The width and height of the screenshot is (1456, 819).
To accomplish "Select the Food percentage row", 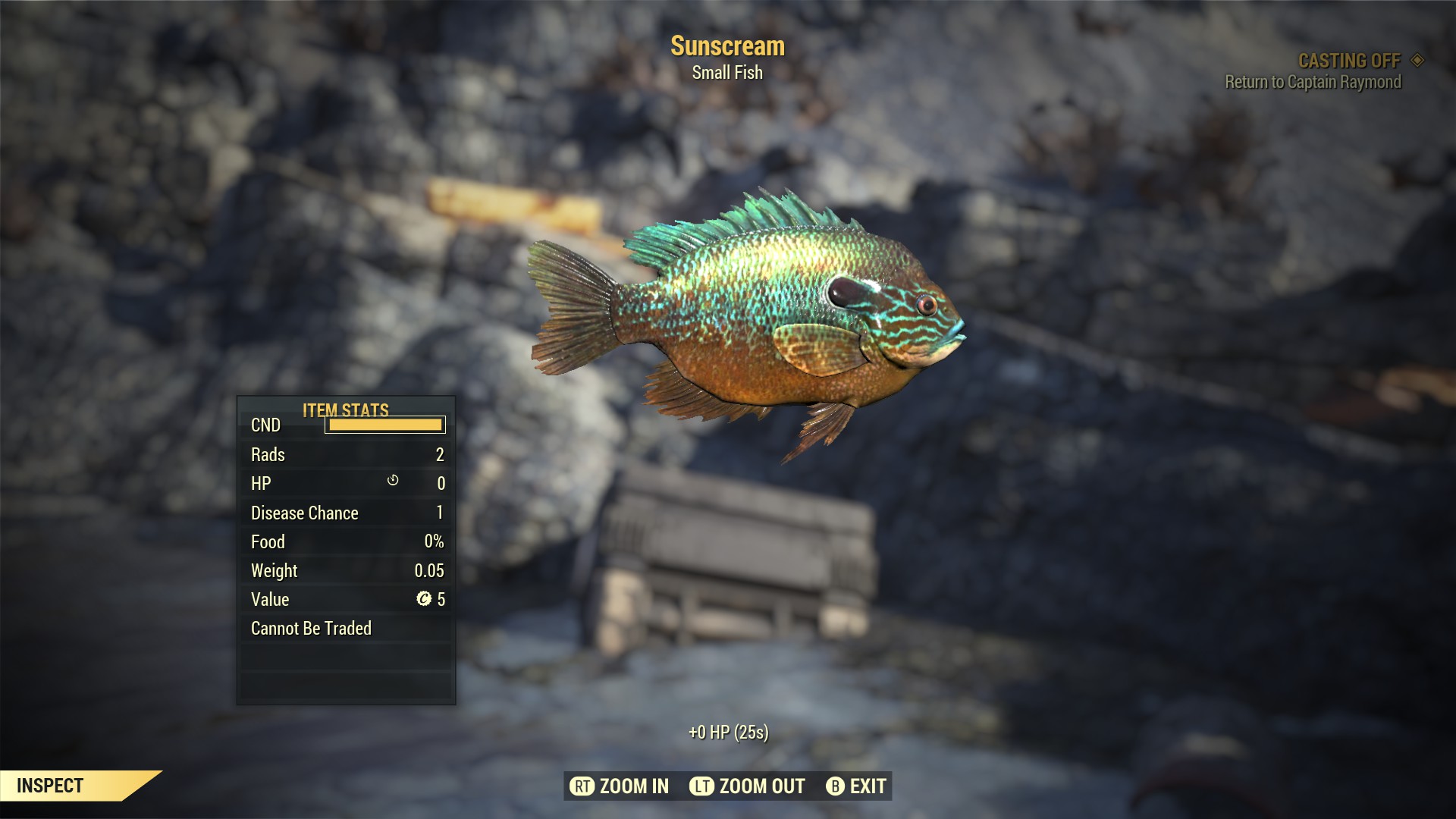I will pyautogui.click(x=345, y=541).
